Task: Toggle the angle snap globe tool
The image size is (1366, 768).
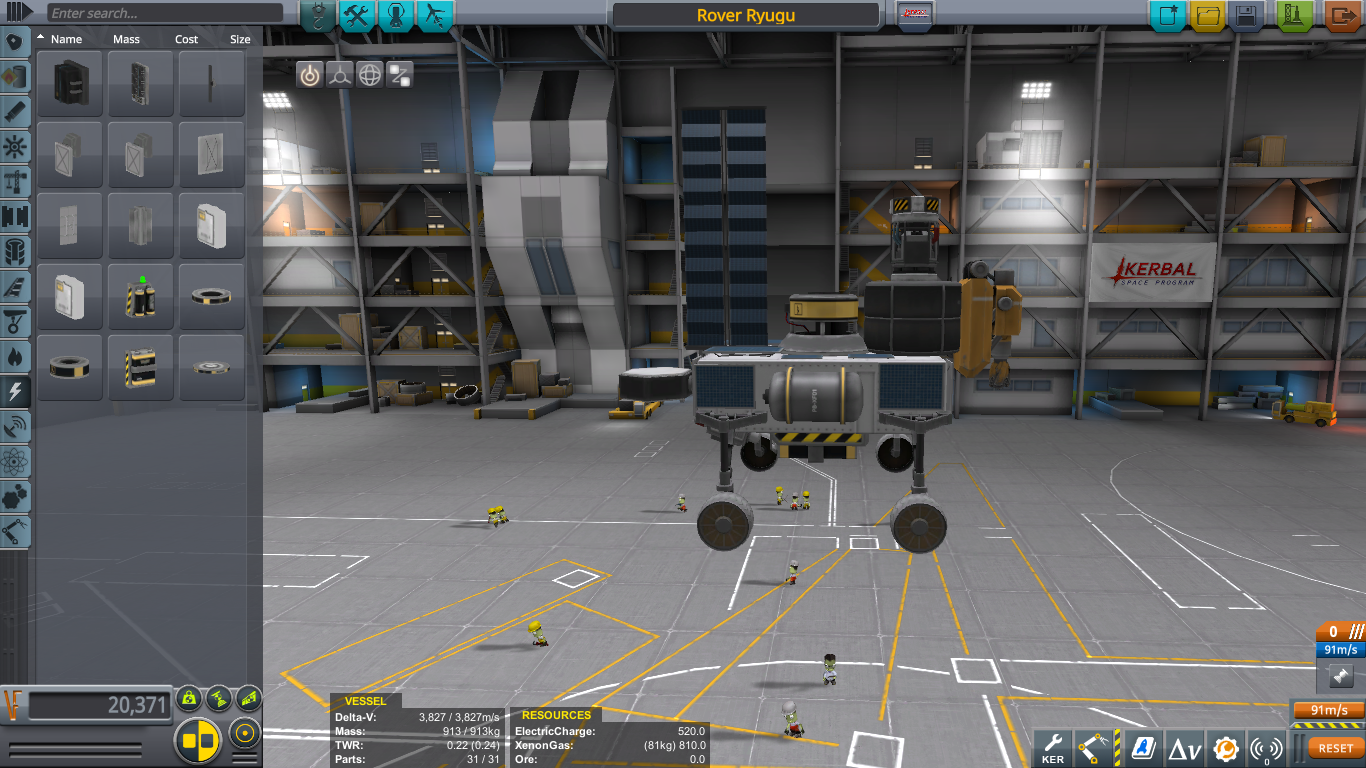Action: 370,75
